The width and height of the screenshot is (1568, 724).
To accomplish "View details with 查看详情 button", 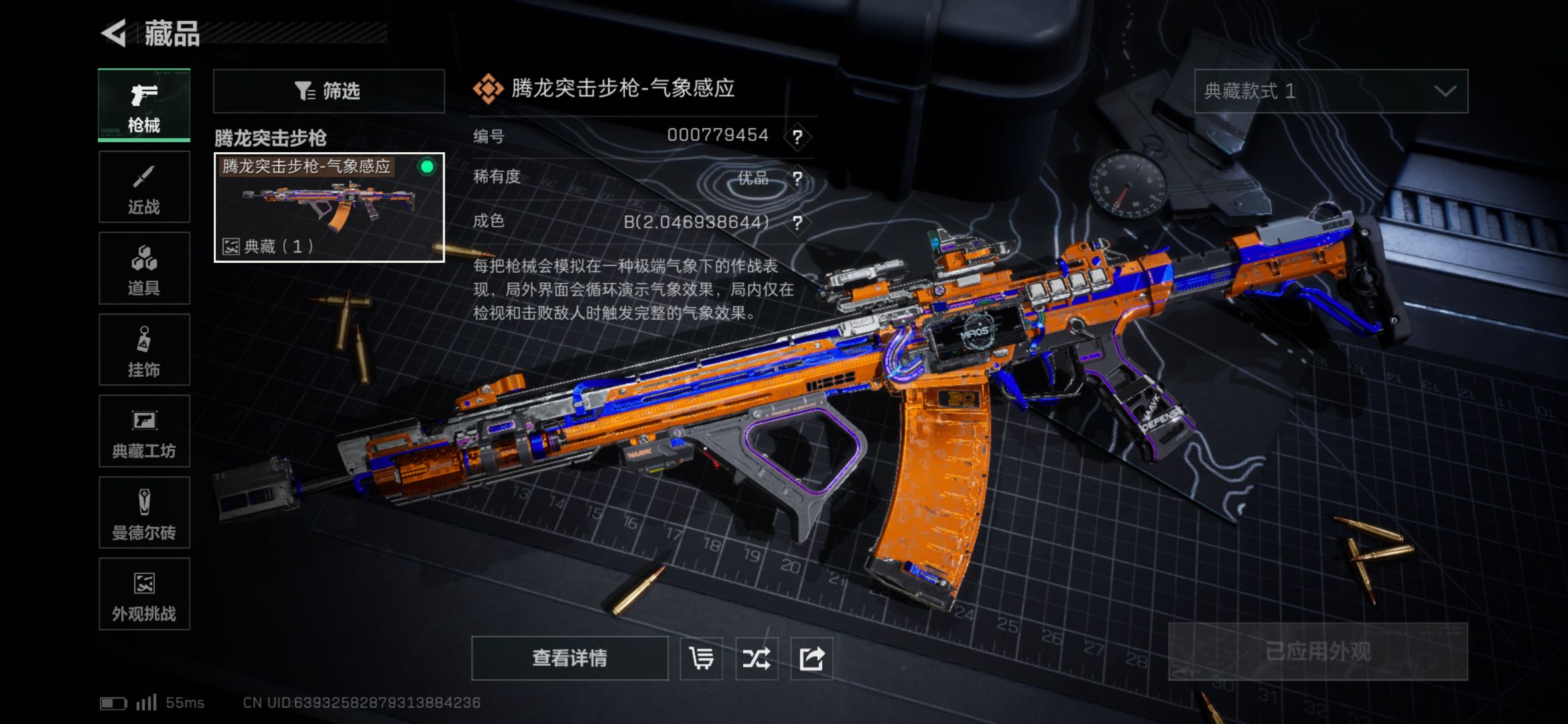I will 570,658.
